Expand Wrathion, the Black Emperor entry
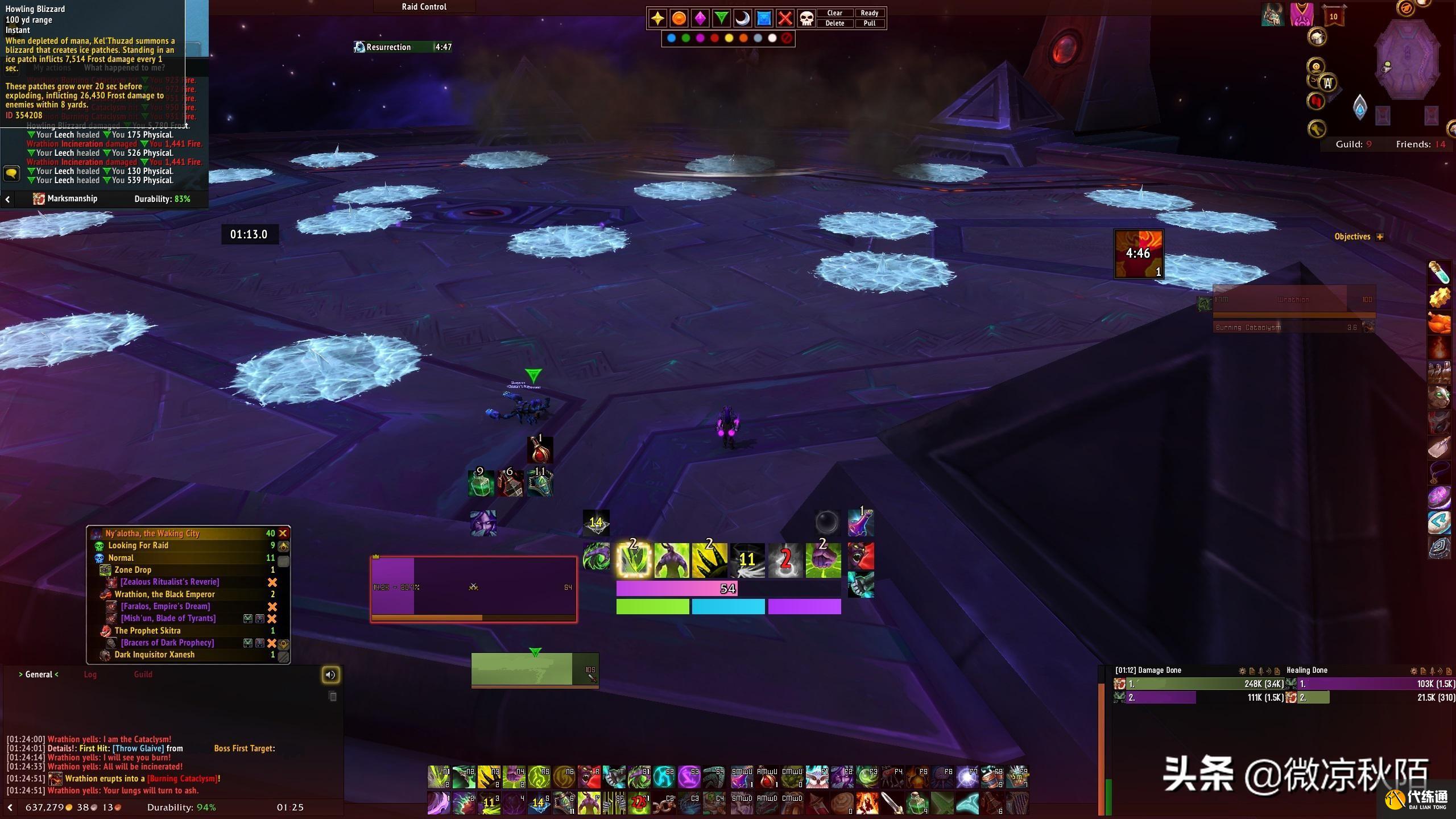The image size is (1456, 819). [x=164, y=594]
